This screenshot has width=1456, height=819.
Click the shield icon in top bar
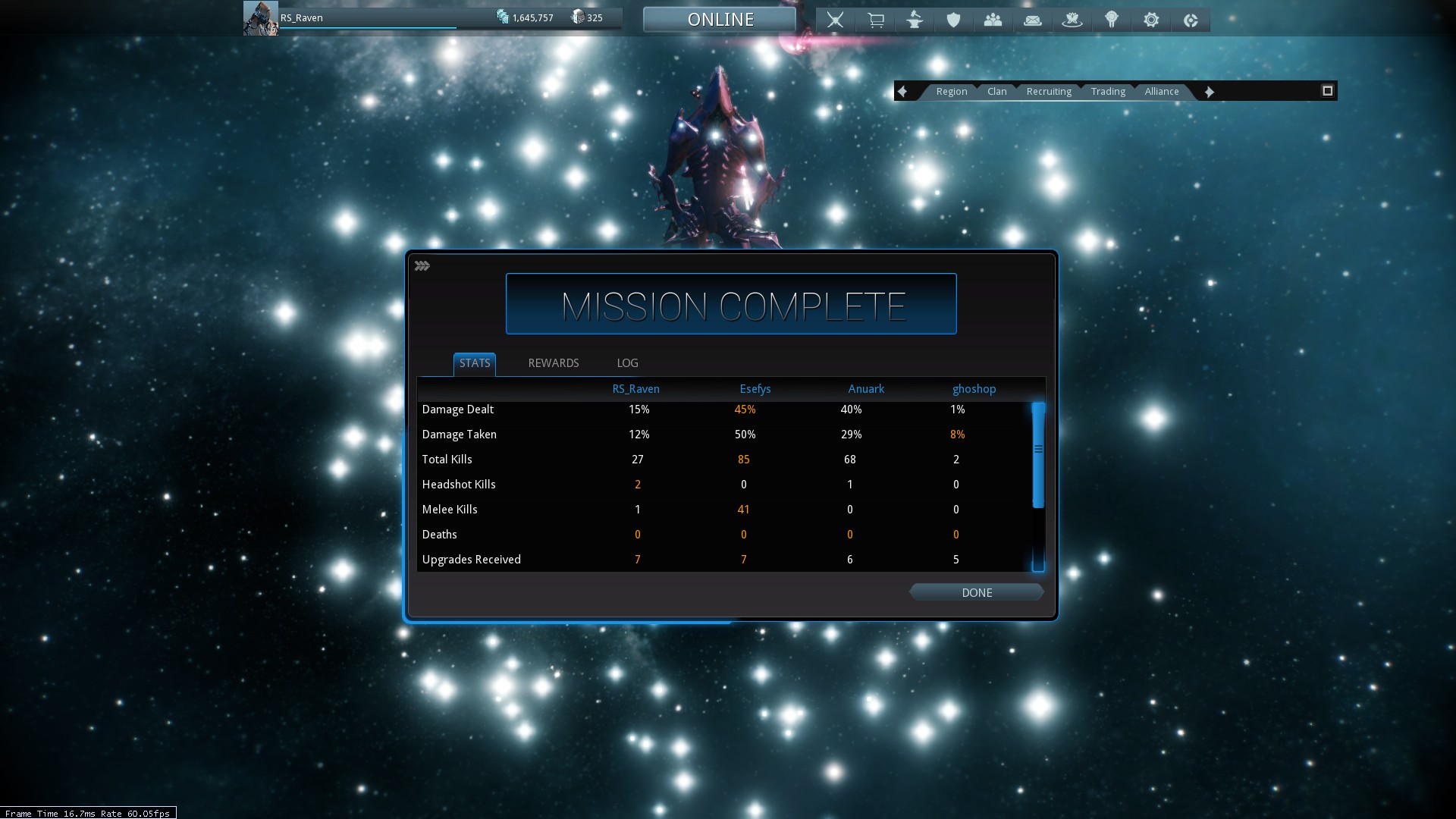pyautogui.click(x=953, y=20)
